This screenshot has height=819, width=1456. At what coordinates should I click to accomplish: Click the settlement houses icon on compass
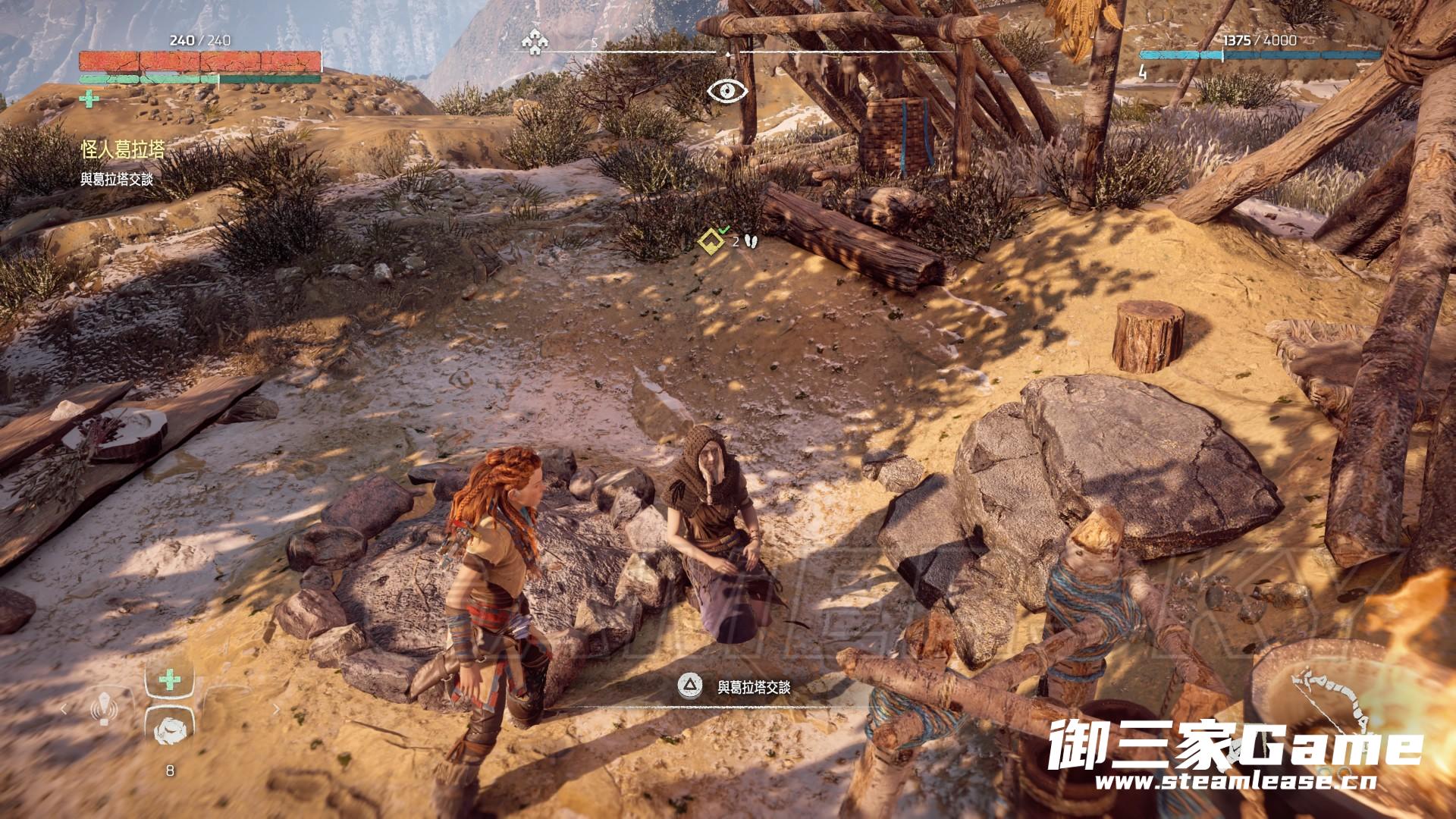tap(535, 42)
